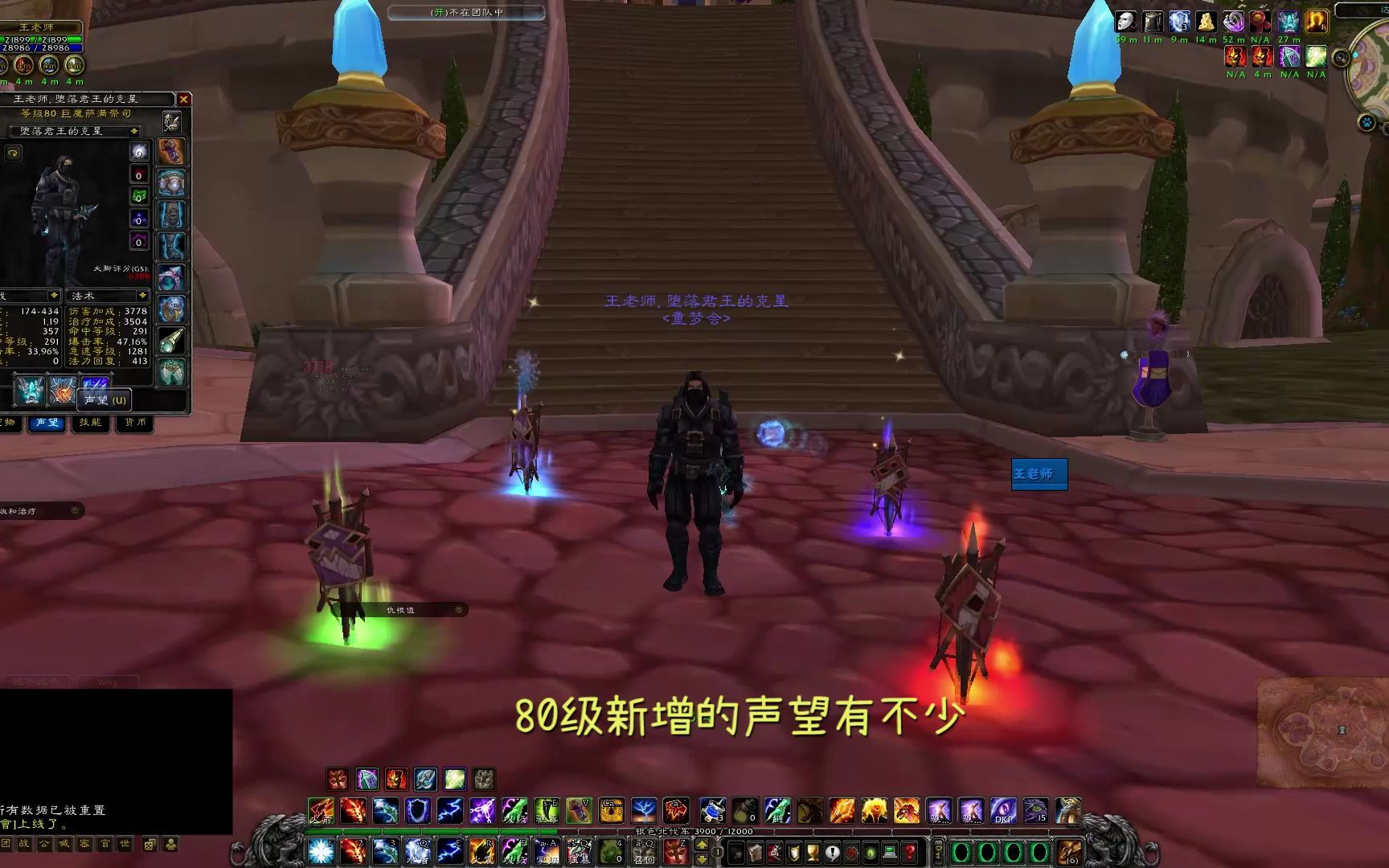Select the emote character icon beside the dice button
Viewport: 1389px width, 868px height.
click(171, 844)
